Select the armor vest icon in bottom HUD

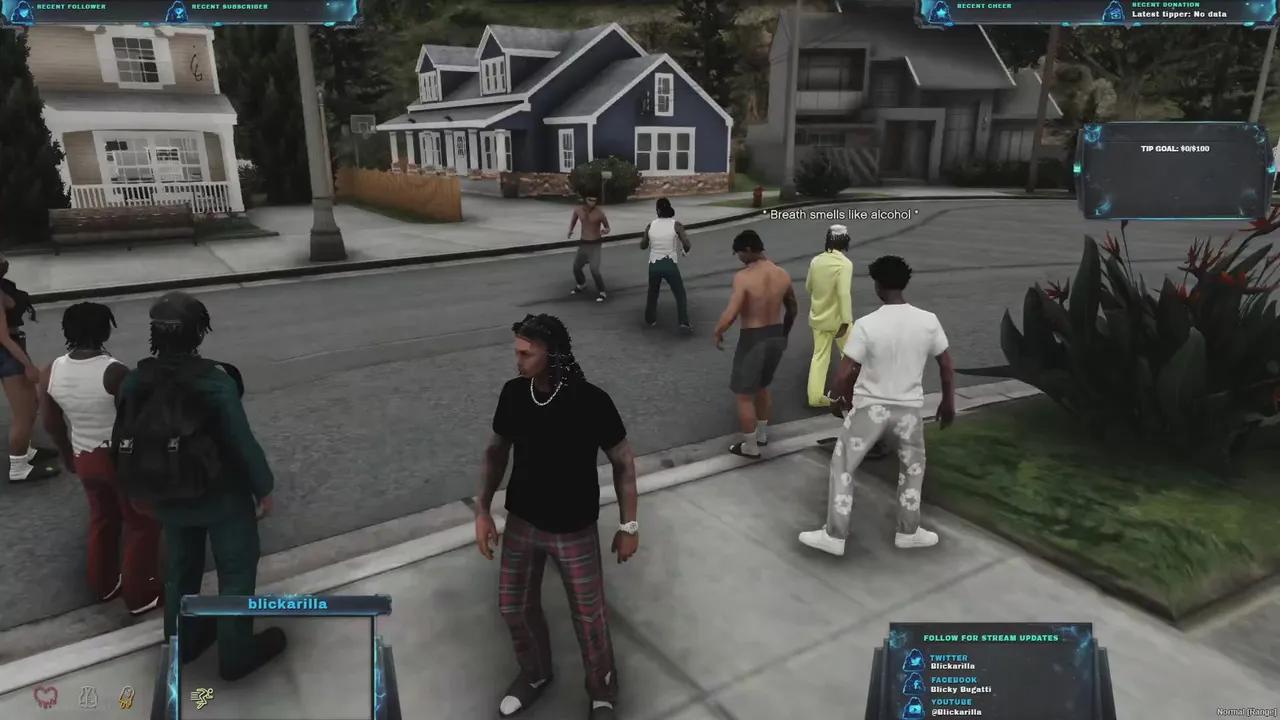[88, 698]
